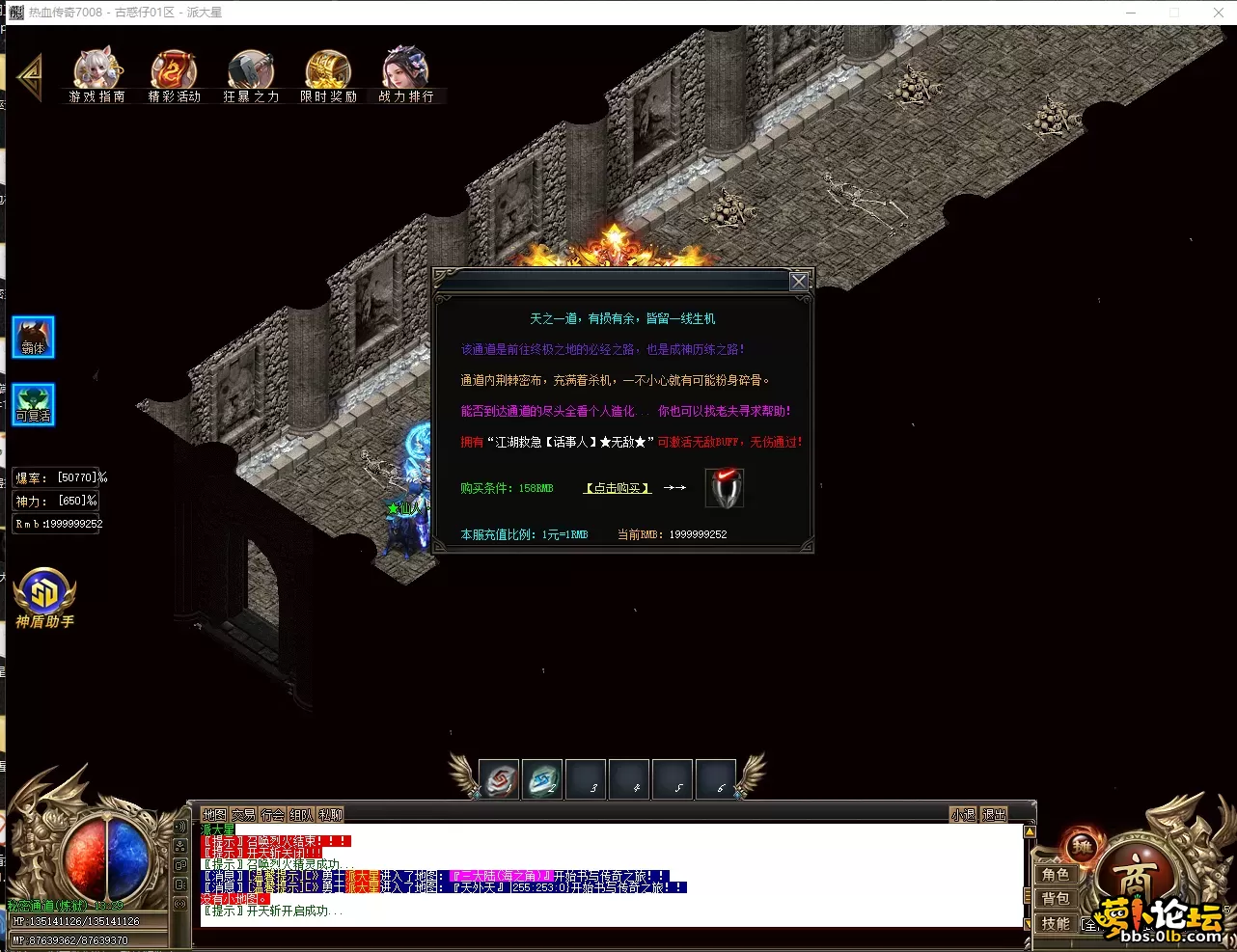
Task: Close the game window from the title bar
Action: (x=1218, y=13)
